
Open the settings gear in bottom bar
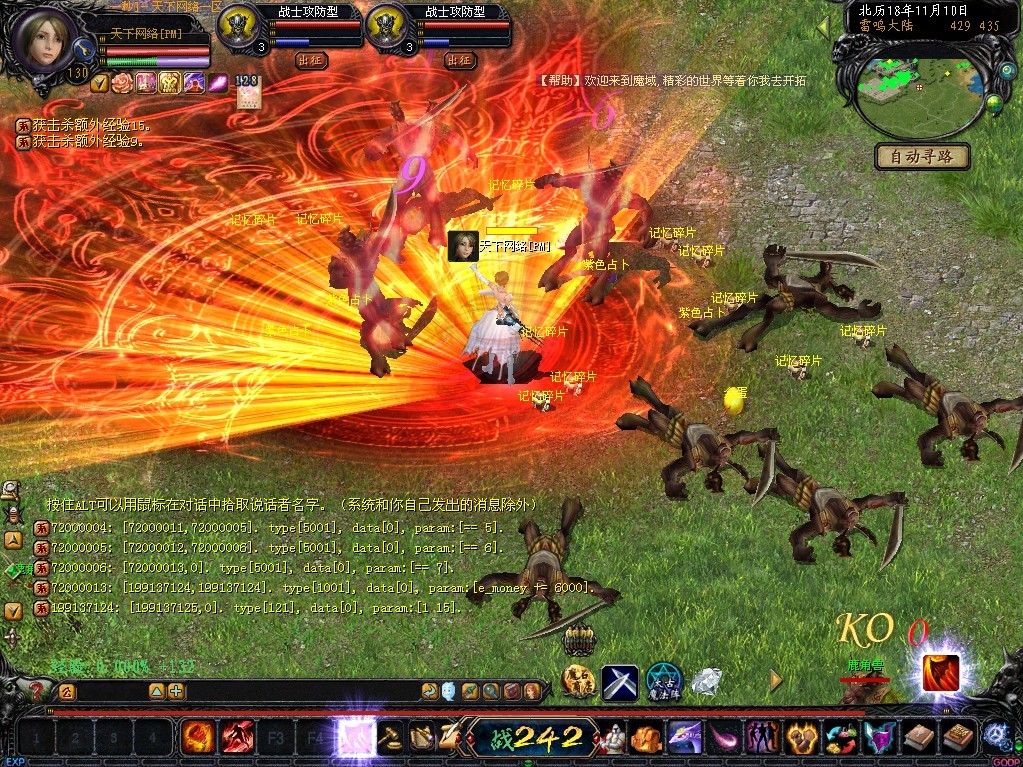(x=995, y=736)
